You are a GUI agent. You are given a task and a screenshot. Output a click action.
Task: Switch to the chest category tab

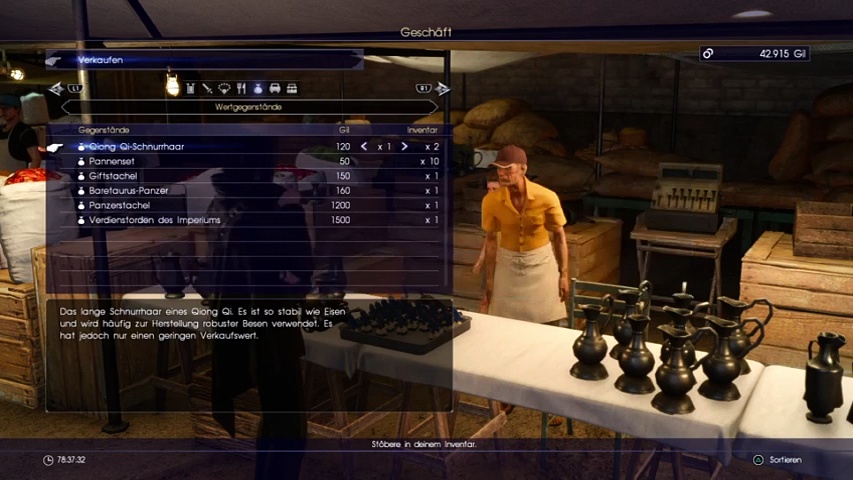pos(292,89)
